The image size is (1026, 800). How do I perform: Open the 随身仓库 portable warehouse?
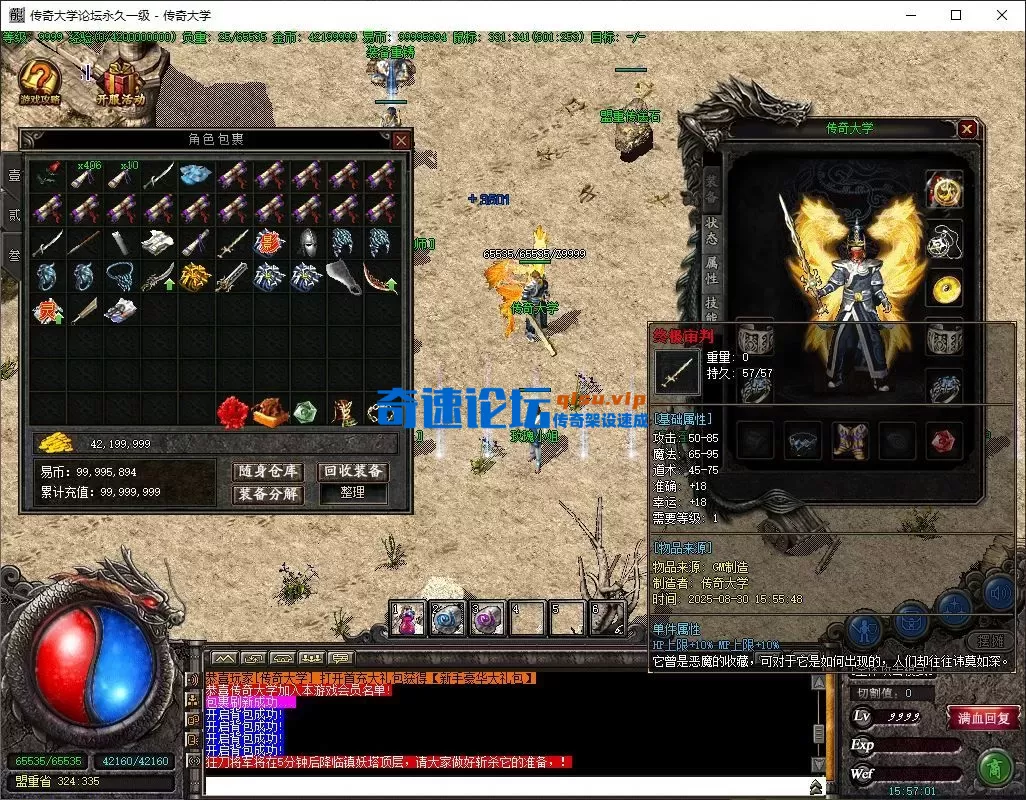pos(268,472)
